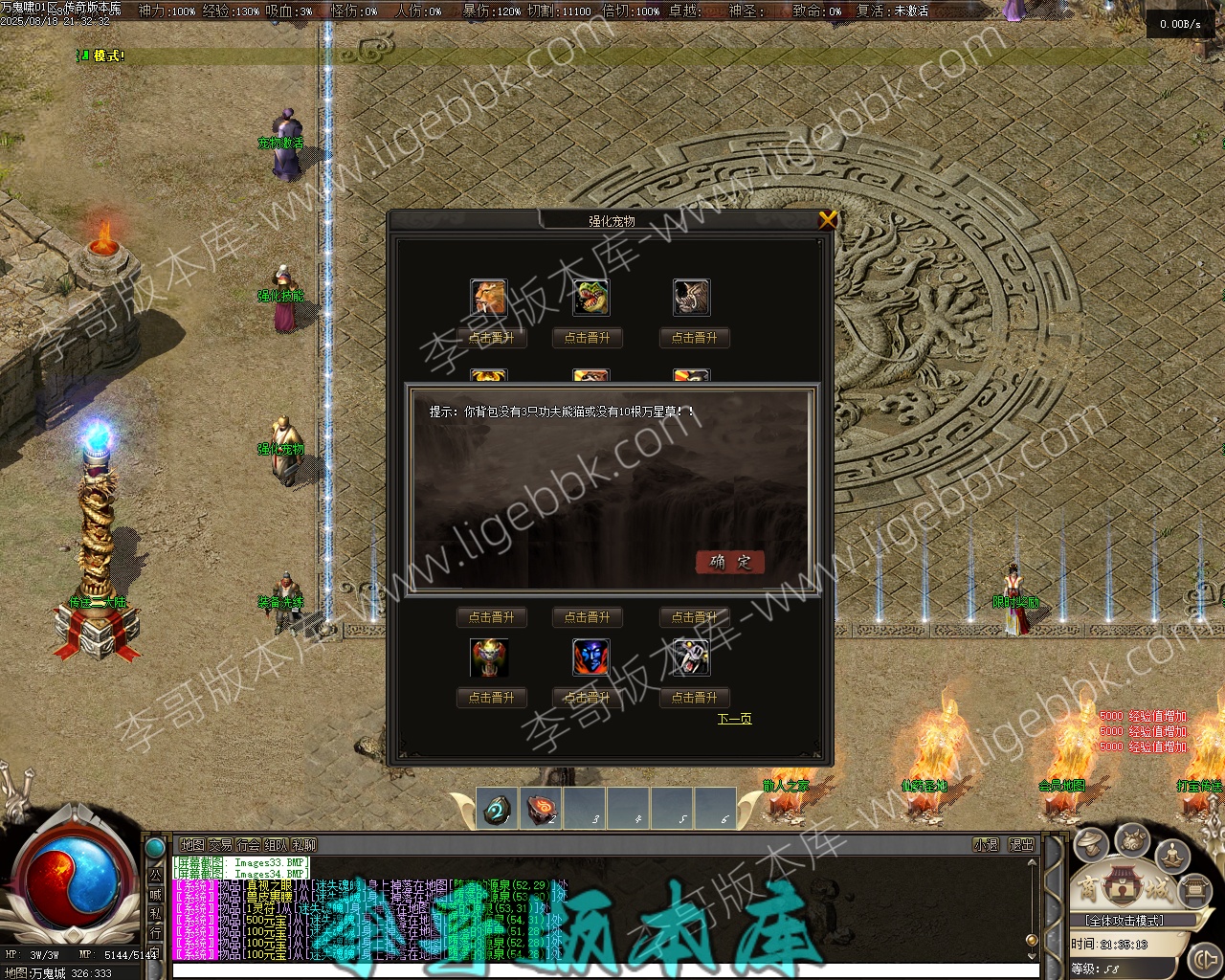
Task: Click the 退出 exit button
Action: click(1021, 845)
